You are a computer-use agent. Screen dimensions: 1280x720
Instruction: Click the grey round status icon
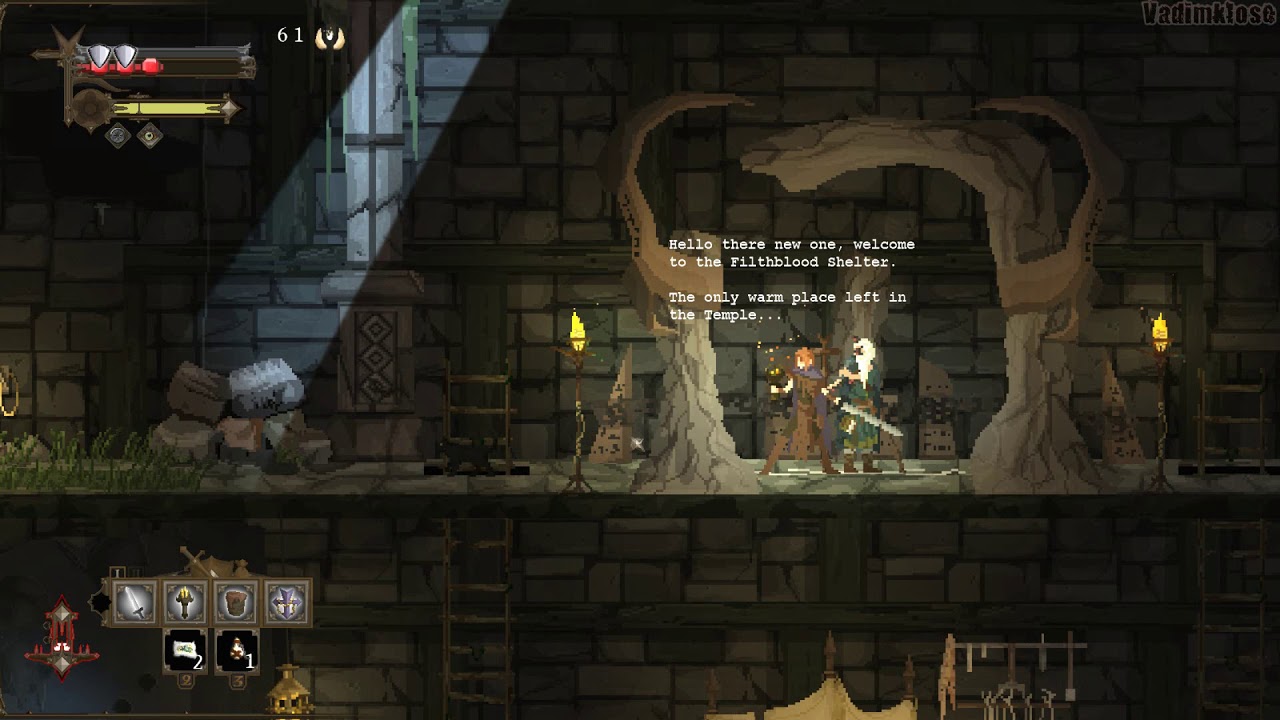click(118, 135)
